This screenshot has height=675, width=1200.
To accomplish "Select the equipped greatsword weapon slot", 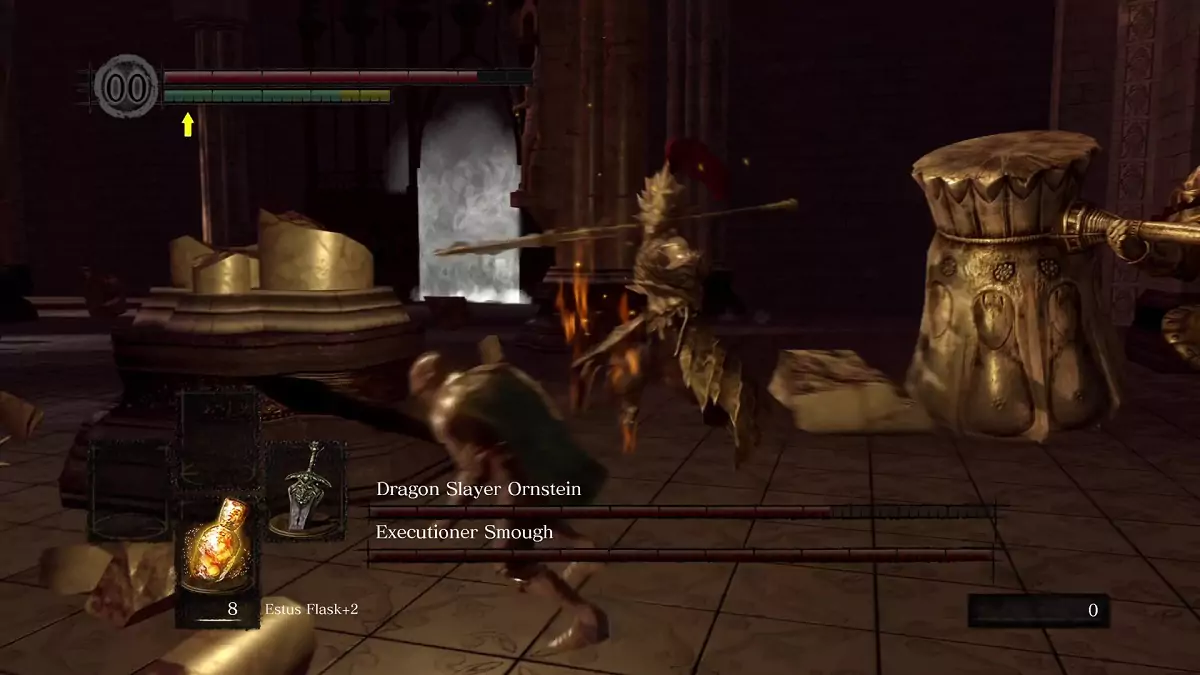I will click(304, 491).
